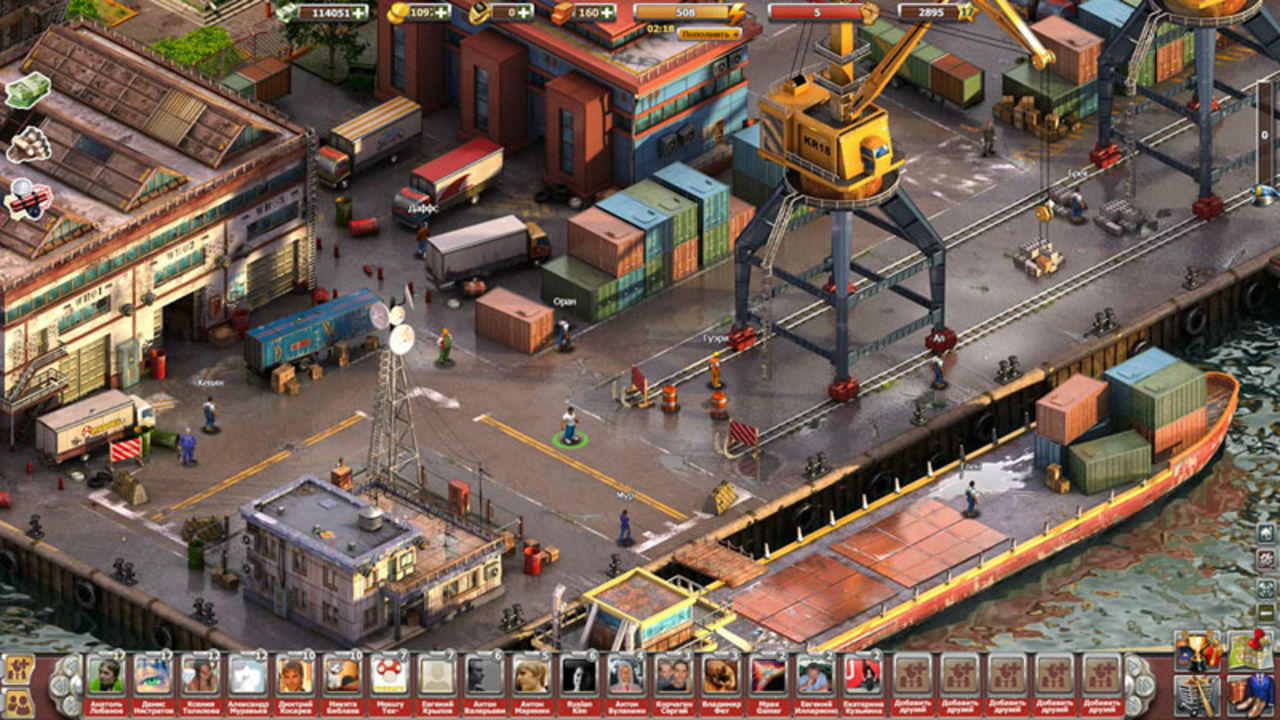Click the dark bar icon below the dice

(1266, 613)
